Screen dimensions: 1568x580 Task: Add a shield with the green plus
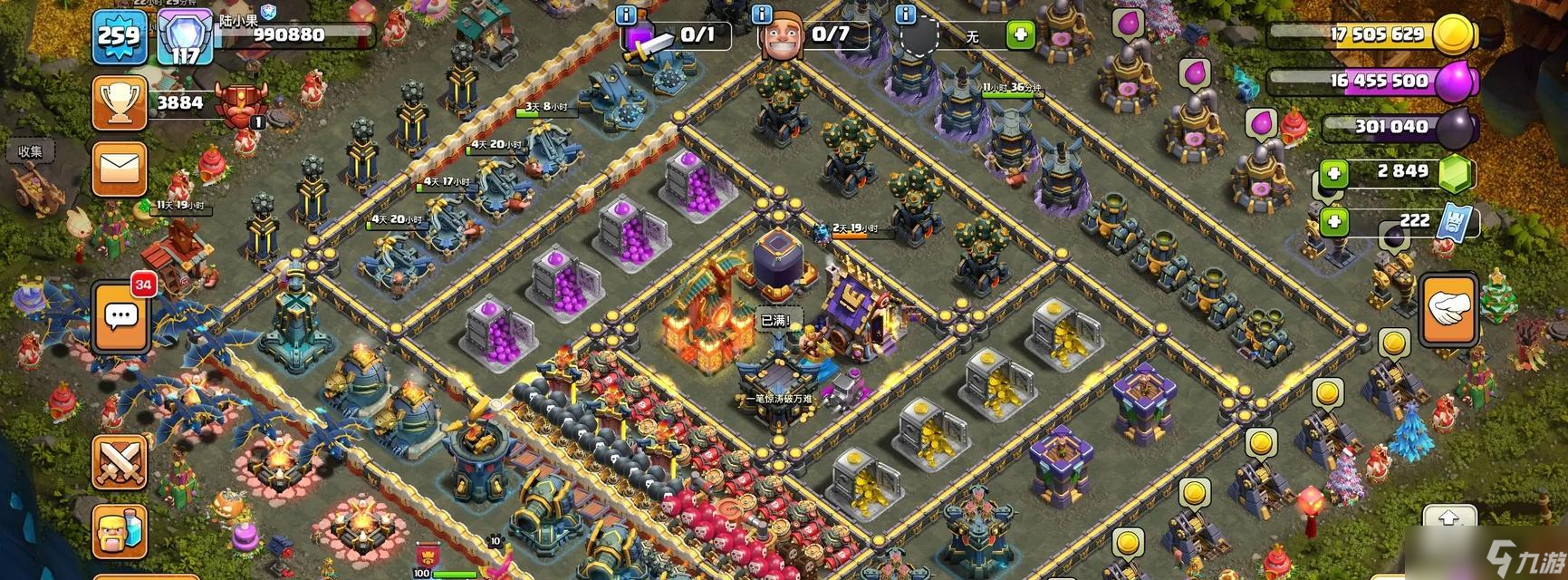coord(1021,35)
